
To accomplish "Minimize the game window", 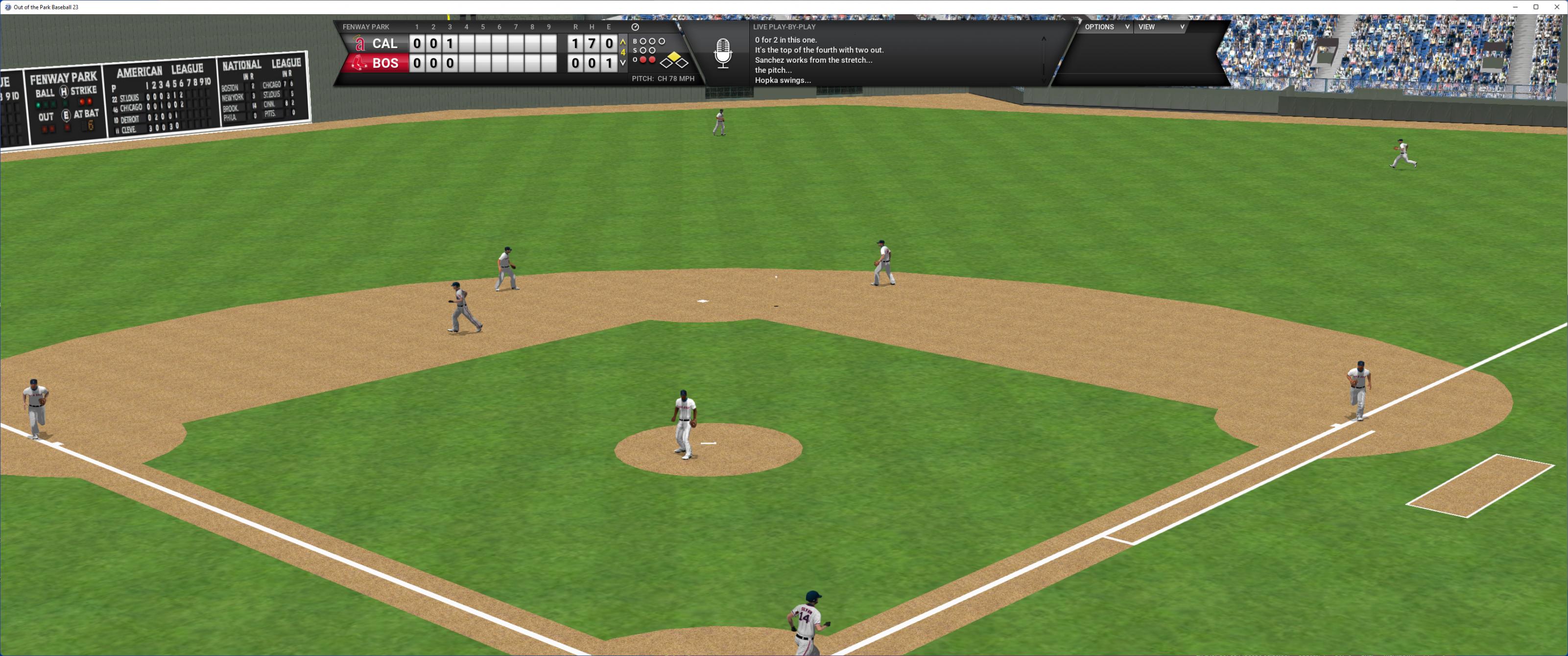I will [1515, 7].
